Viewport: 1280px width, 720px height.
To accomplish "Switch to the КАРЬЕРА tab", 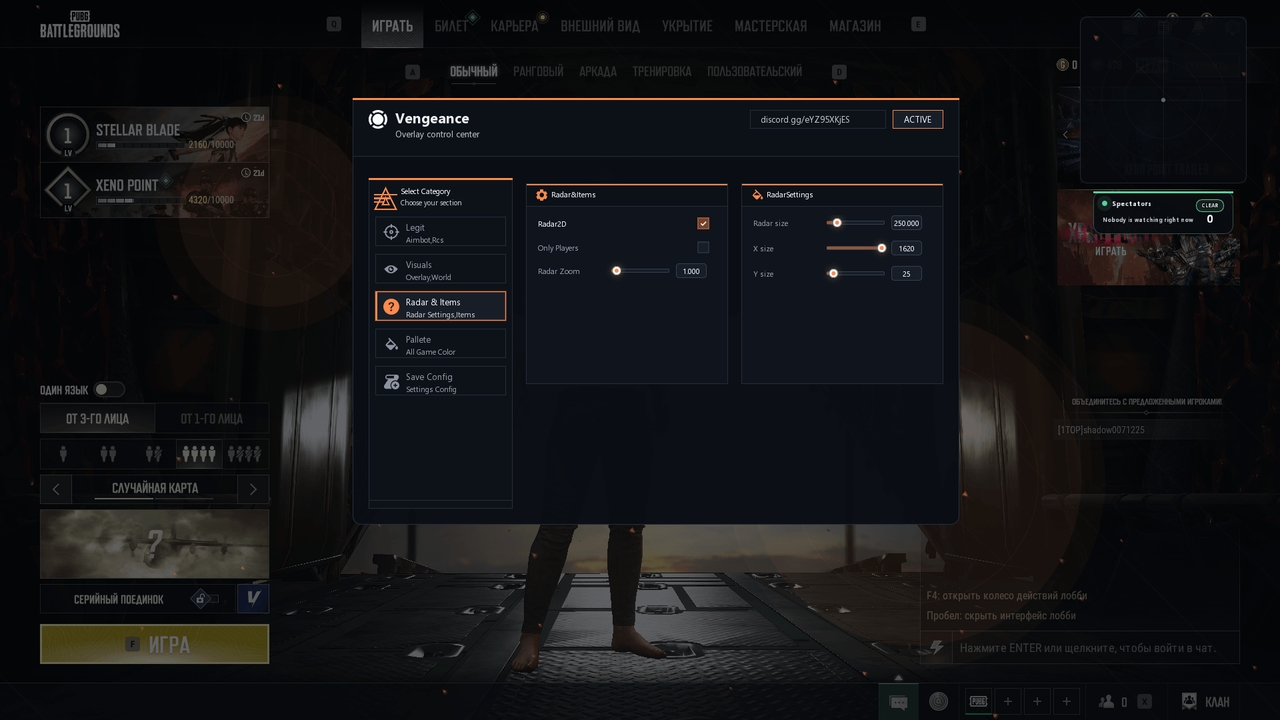I will pos(514,26).
